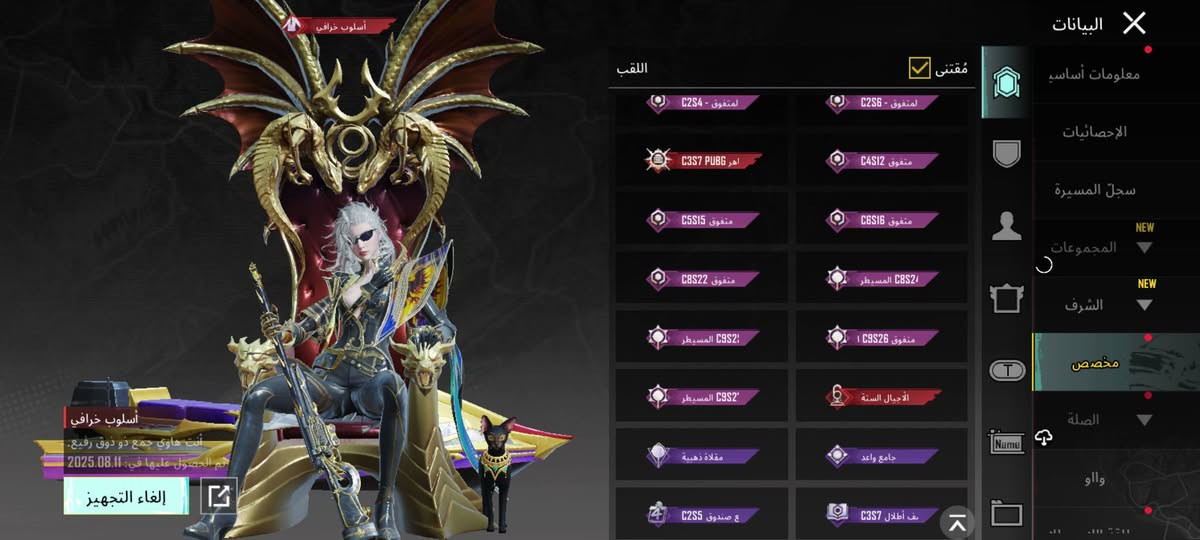Open سجل المسيرة (Career Record)
1200x540 pixels.
point(1096,190)
